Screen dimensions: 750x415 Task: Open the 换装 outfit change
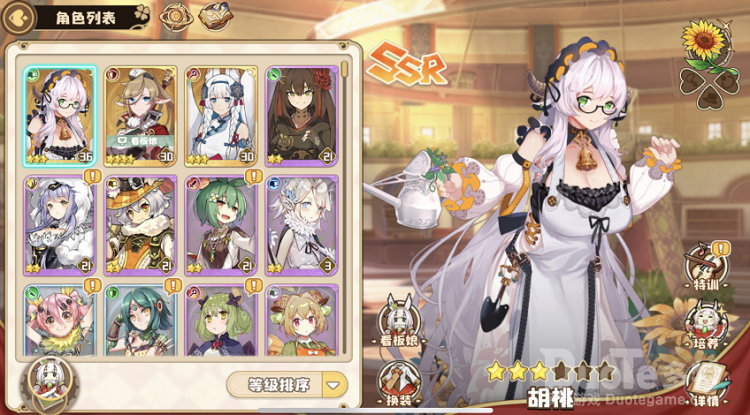398,383
